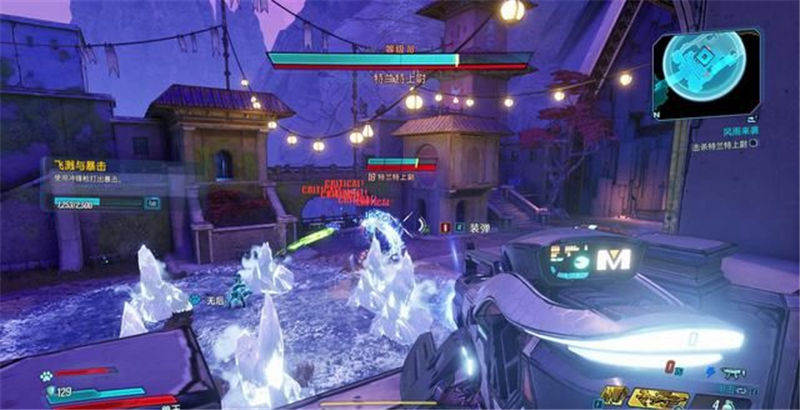
Task: Select the small gun weapon-type icon
Action: (x=740, y=371)
